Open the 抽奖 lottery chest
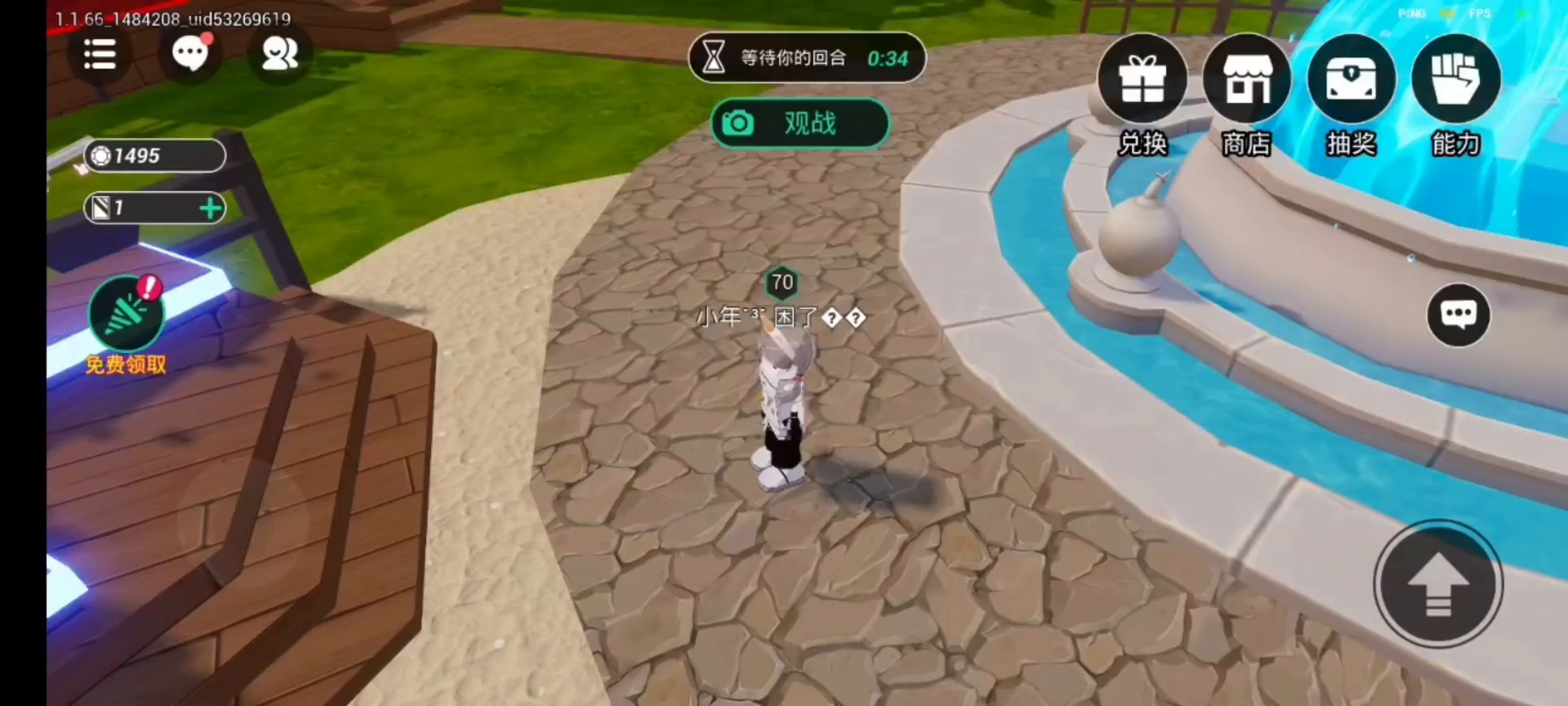Screen dimensions: 1568x706 pyautogui.click(x=1351, y=81)
